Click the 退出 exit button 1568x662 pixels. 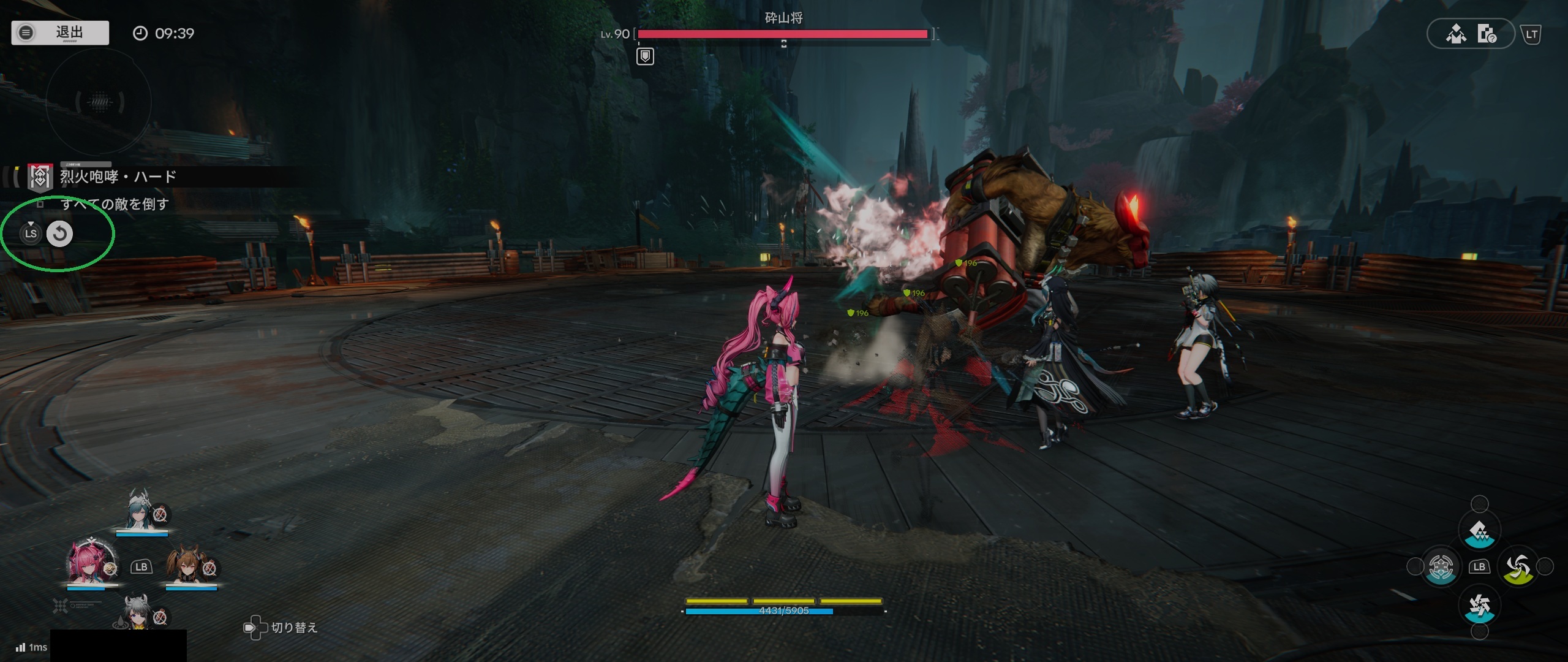click(60, 32)
